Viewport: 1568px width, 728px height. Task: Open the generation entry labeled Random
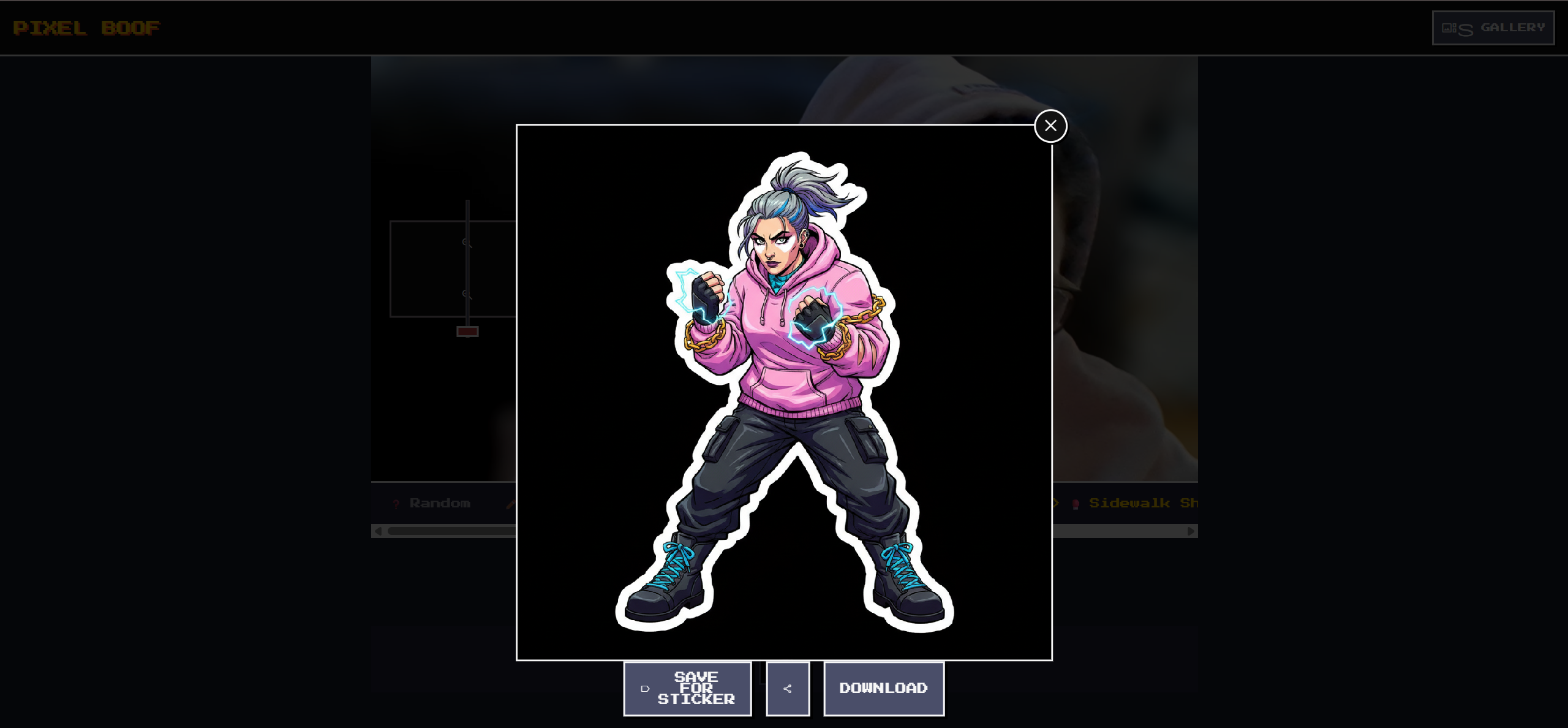coord(440,503)
